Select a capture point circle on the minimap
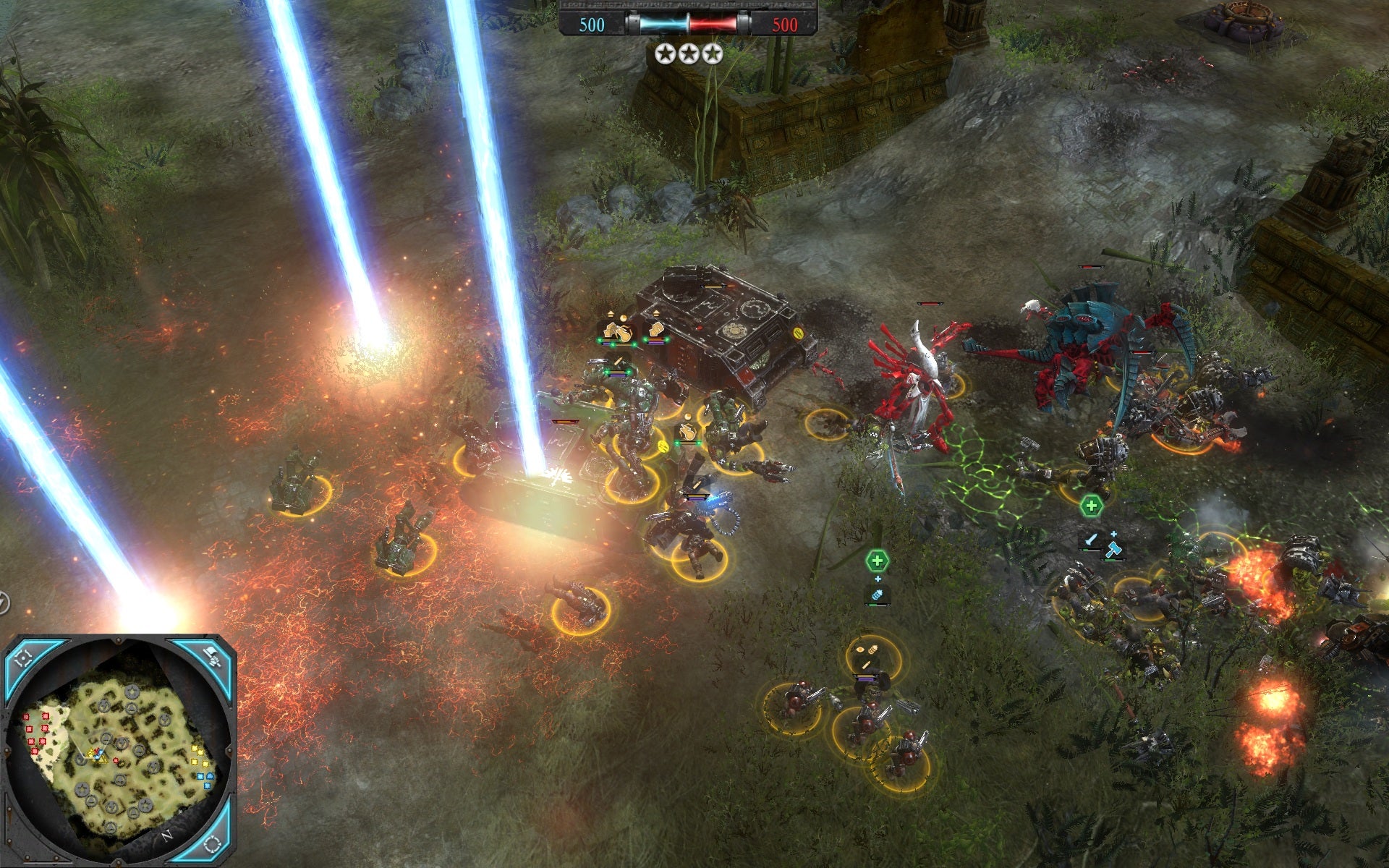The width and height of the screenshot is (1389, 868). pos(132,692)
